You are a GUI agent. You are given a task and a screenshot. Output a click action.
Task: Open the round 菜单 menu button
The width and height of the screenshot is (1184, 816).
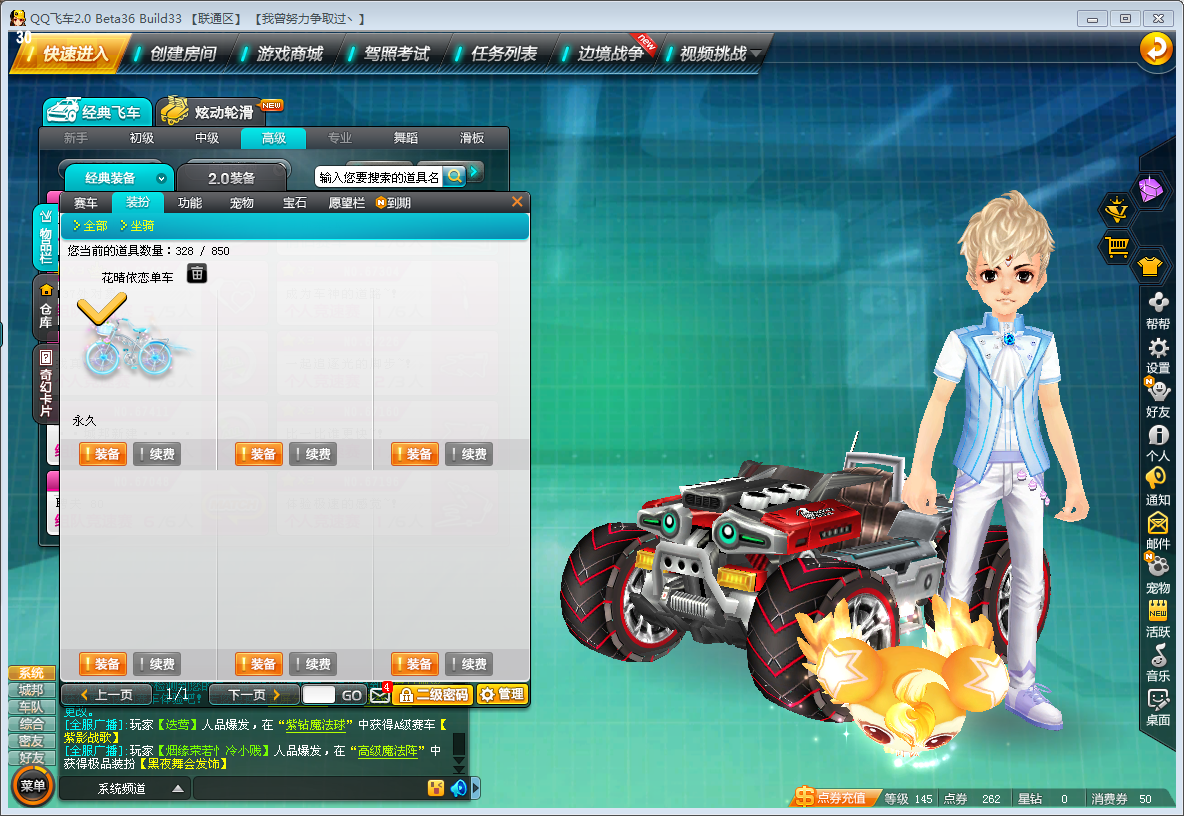[33, 786]
